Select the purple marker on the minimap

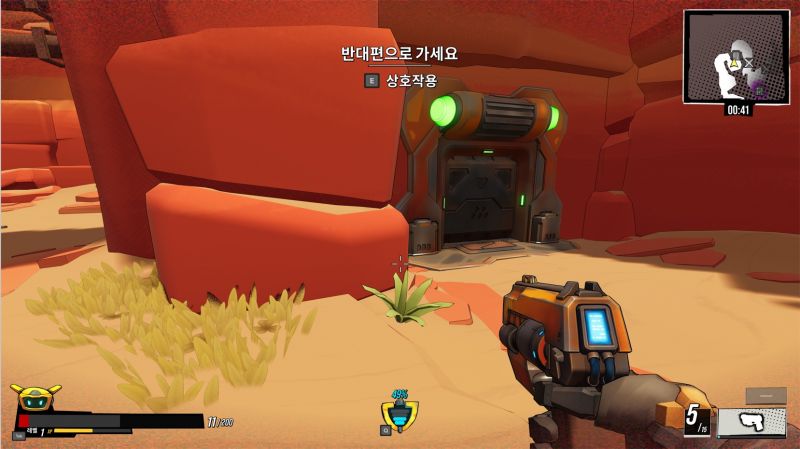pos(757,89)
